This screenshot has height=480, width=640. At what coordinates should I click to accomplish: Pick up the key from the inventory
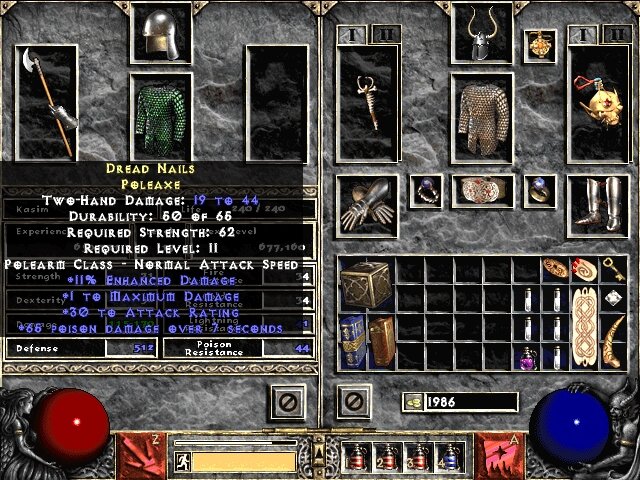click(613, 266)
